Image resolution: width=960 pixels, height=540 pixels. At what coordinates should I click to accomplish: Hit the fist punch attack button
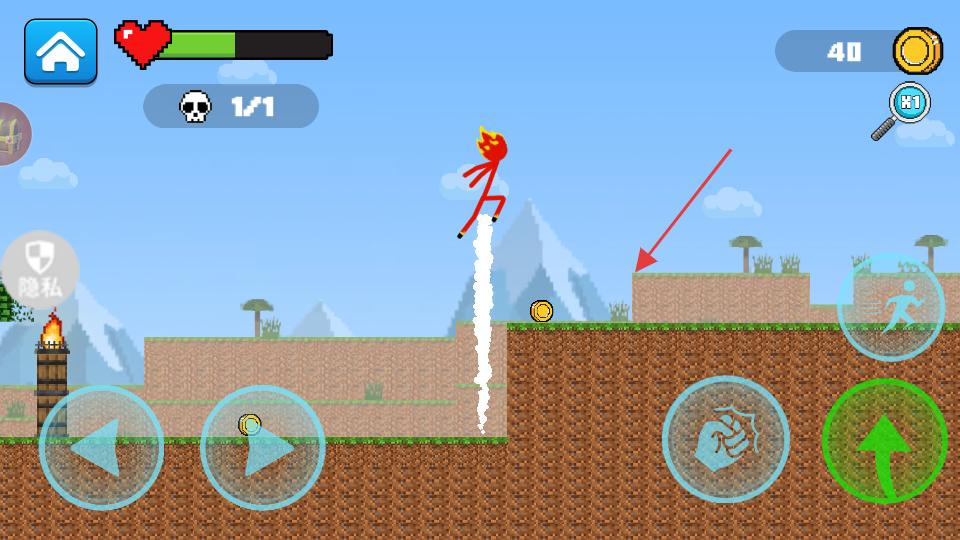tap(725, 439)
